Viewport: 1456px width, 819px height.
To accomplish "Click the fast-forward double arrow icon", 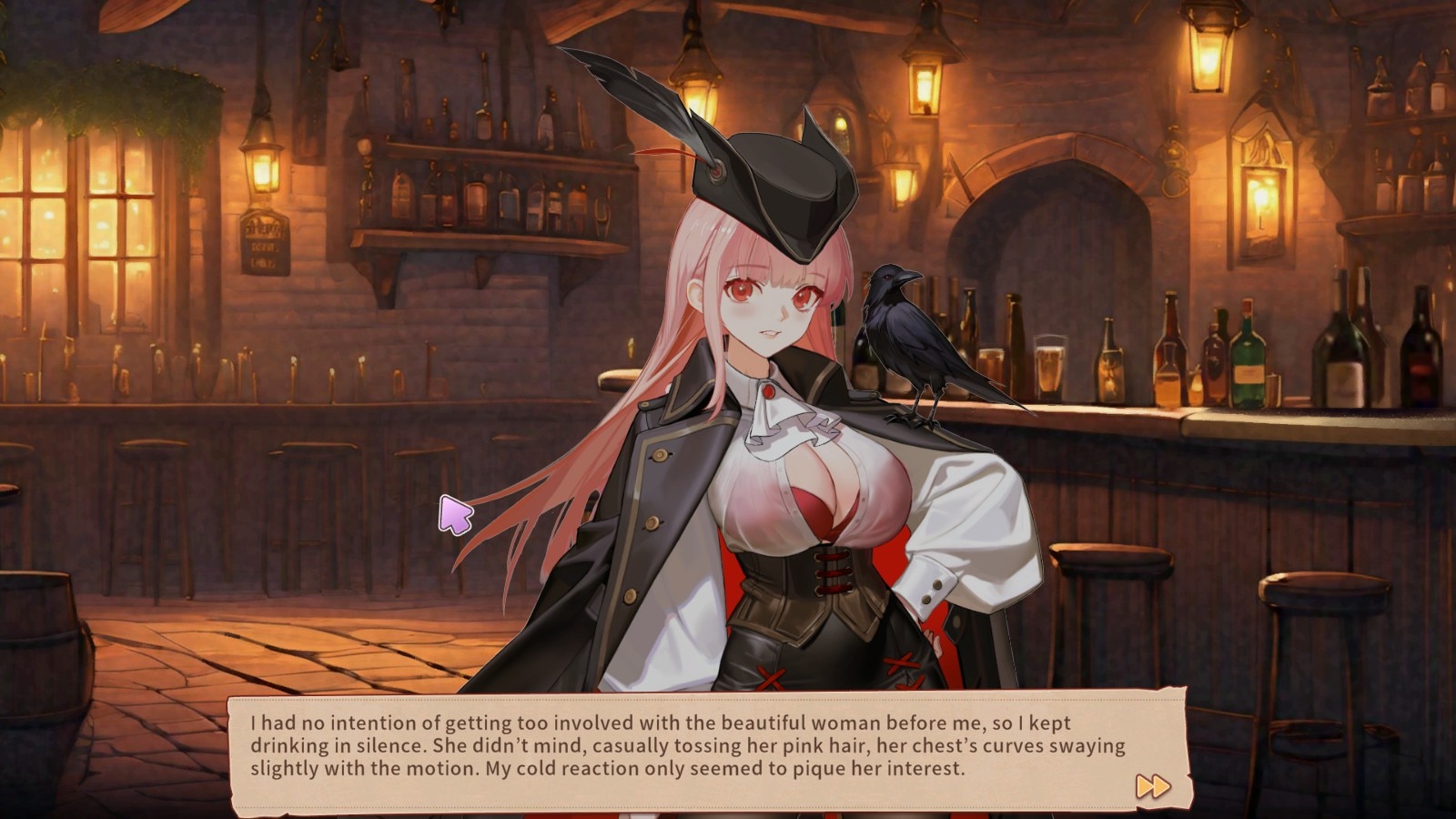I will click(1152, 786).
